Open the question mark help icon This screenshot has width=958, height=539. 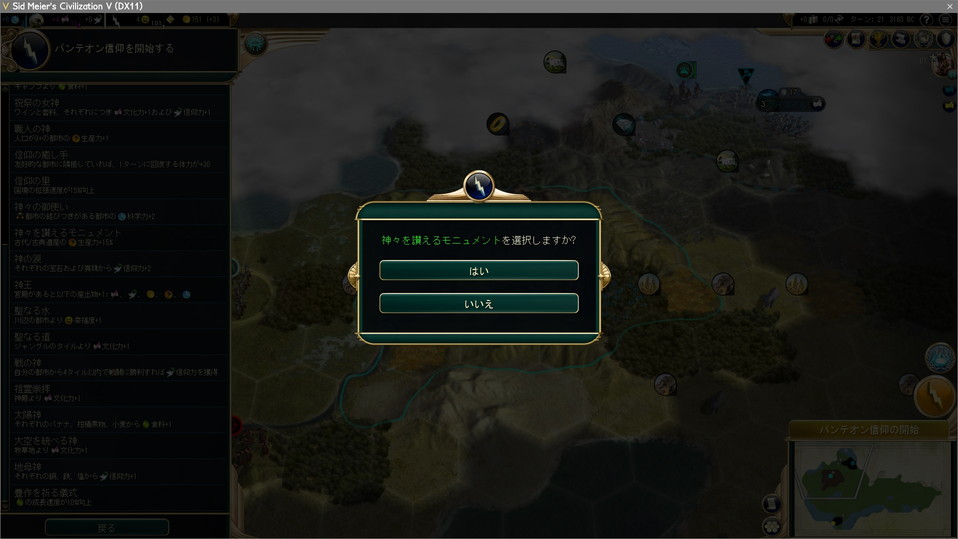click(x=926, y=20)
